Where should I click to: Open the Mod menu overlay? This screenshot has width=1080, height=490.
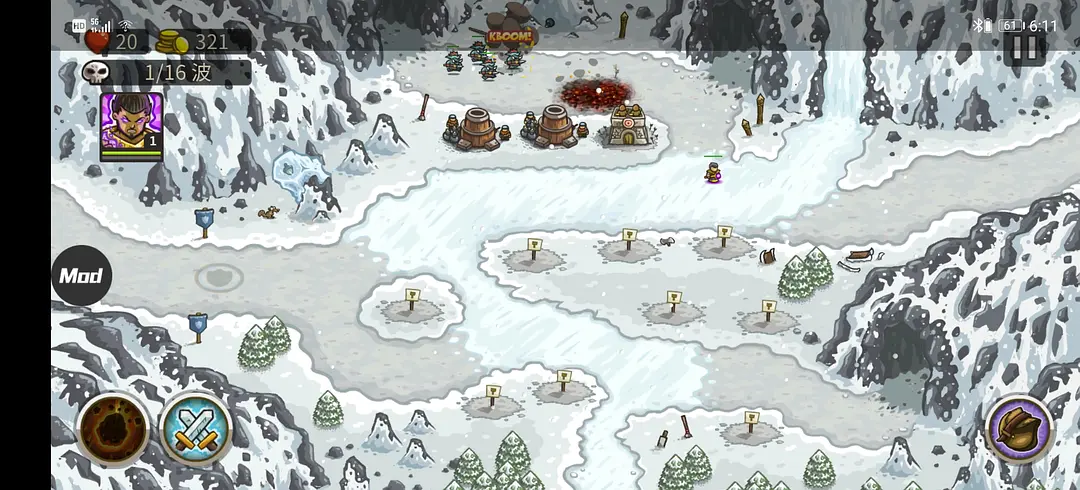[81, 275]
